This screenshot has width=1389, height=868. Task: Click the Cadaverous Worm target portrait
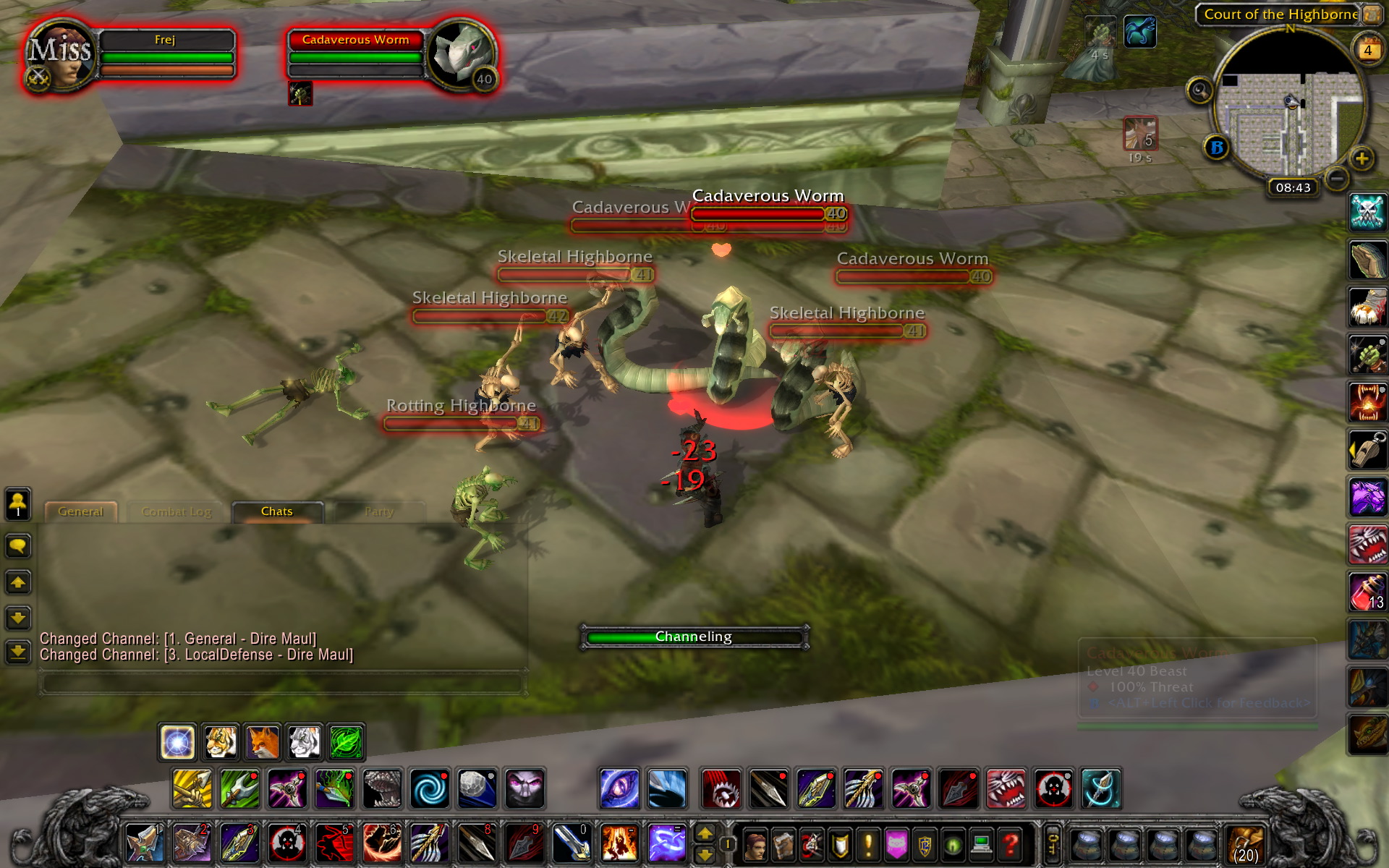461,55
